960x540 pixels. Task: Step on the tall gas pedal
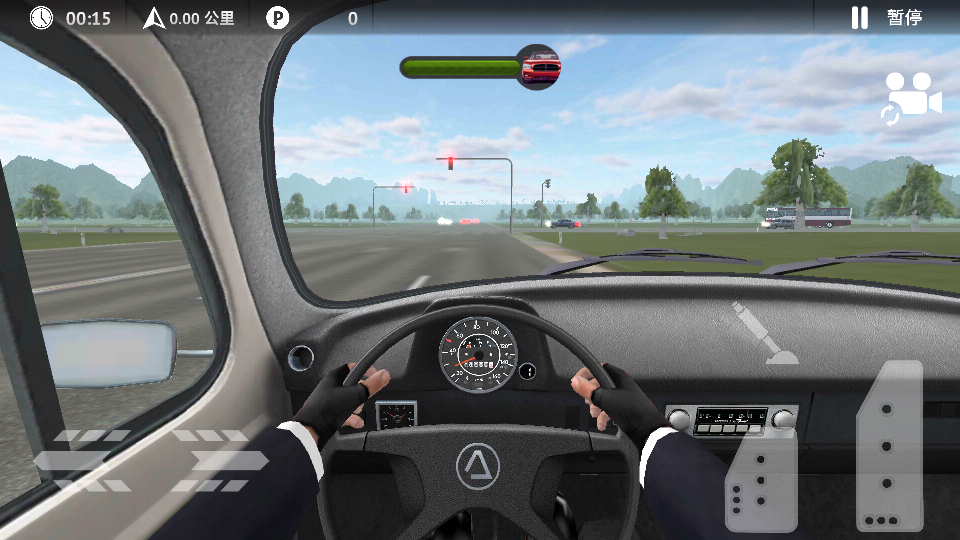(889, 445)
